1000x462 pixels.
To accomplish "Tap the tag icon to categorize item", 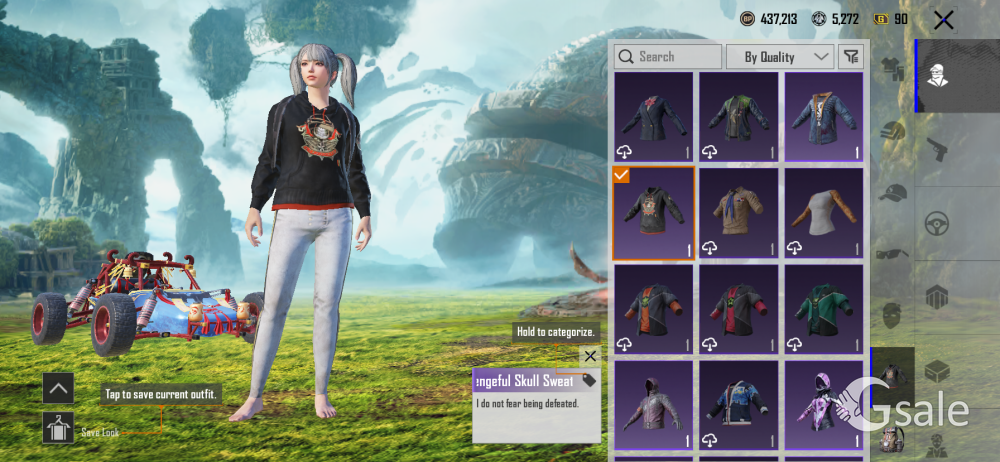I will click(588, 380).
